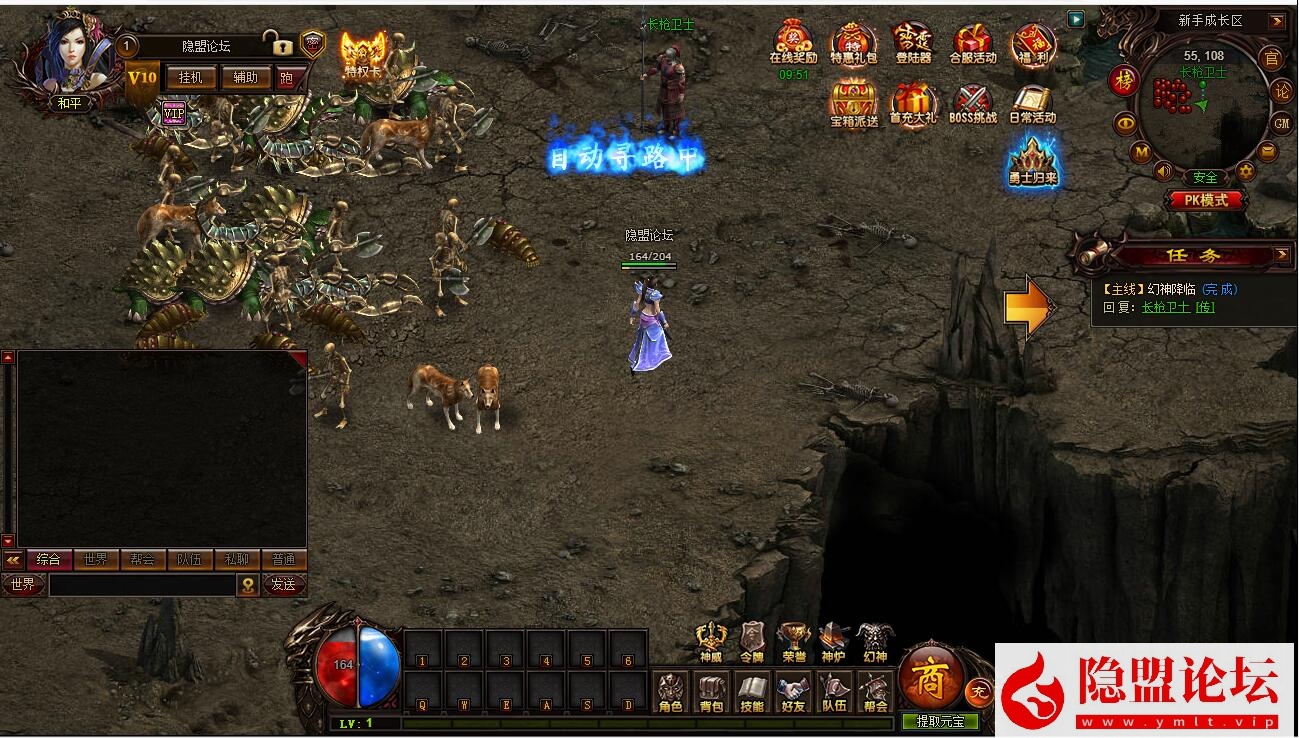1299x738 pixels.
Task: Open the 特惠礼包 gift pack
Action: click(x=853, y=44)
